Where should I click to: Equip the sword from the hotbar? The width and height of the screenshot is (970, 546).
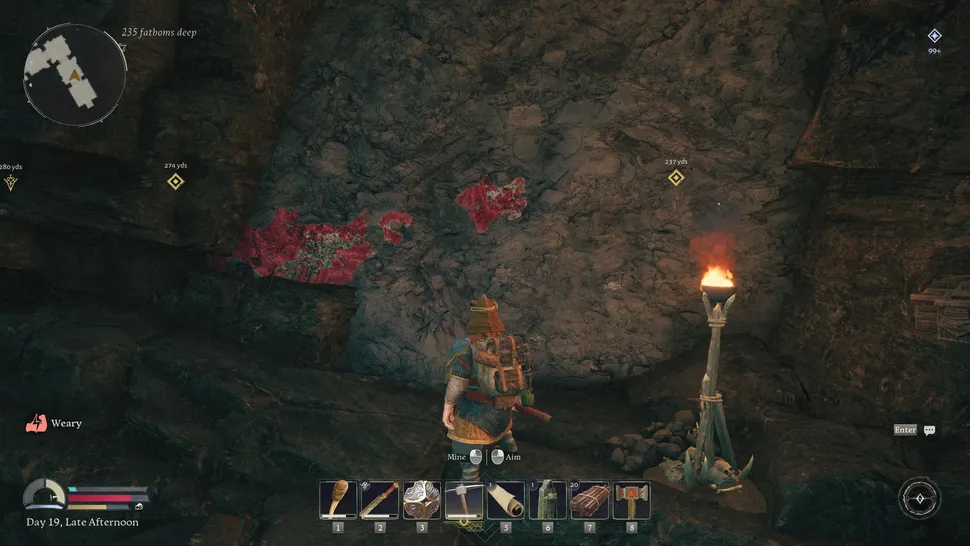[x=380, y=500]
